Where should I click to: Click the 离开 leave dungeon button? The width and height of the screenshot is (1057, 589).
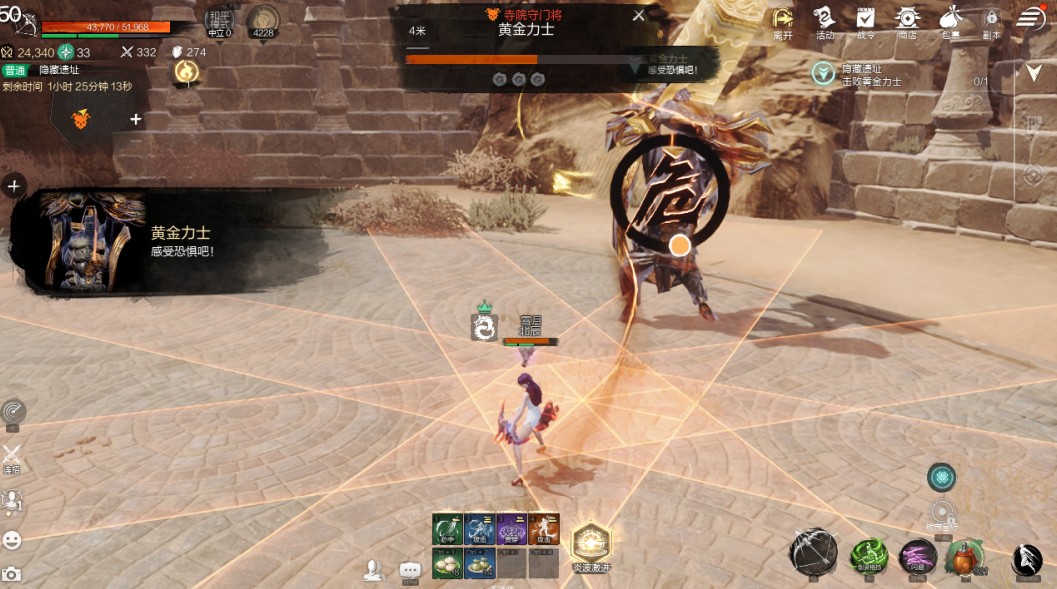click(x=783, y=19)
